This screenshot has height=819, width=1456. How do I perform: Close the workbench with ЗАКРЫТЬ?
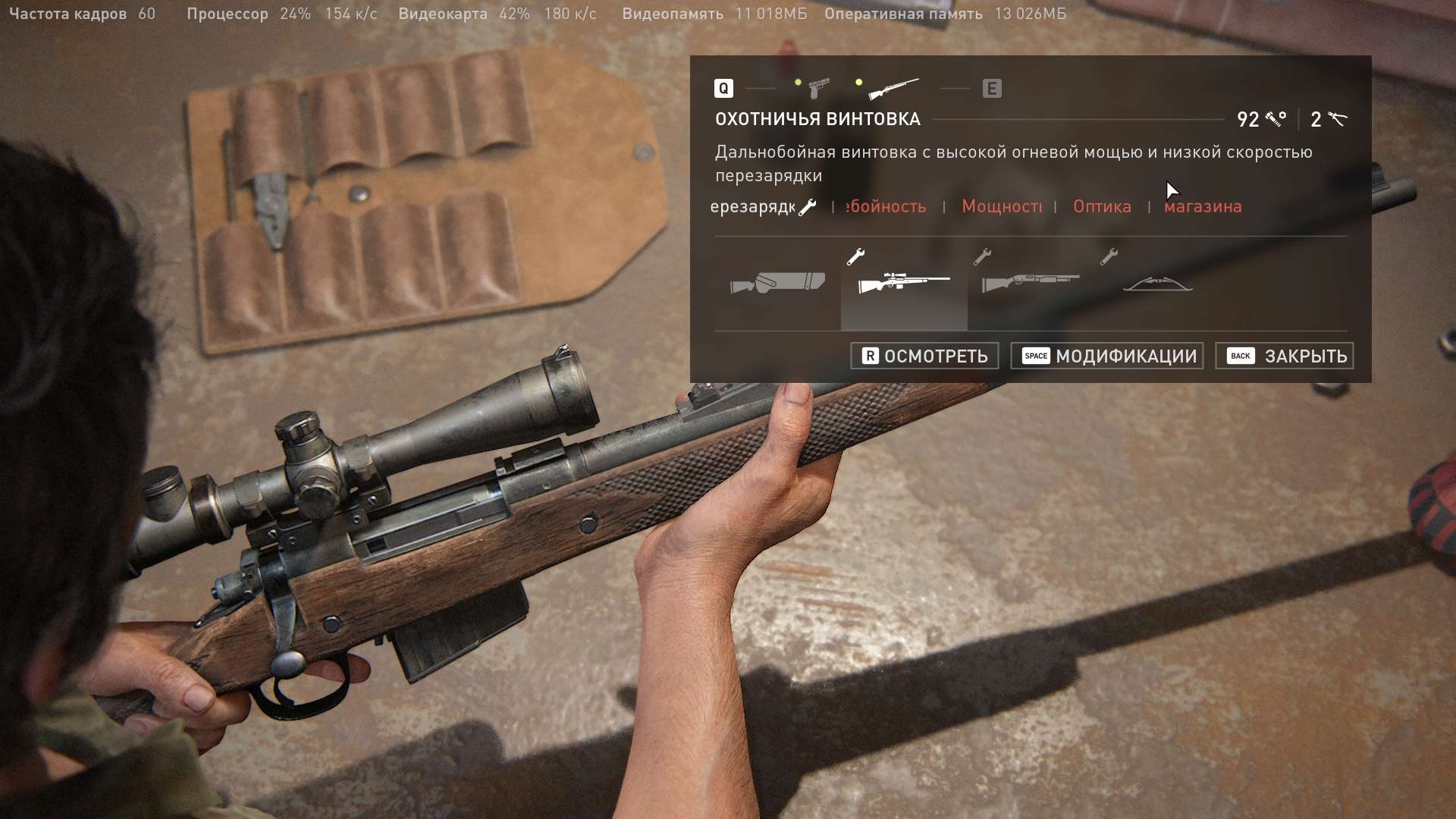pyautogui.click(x=1285, y=356)
